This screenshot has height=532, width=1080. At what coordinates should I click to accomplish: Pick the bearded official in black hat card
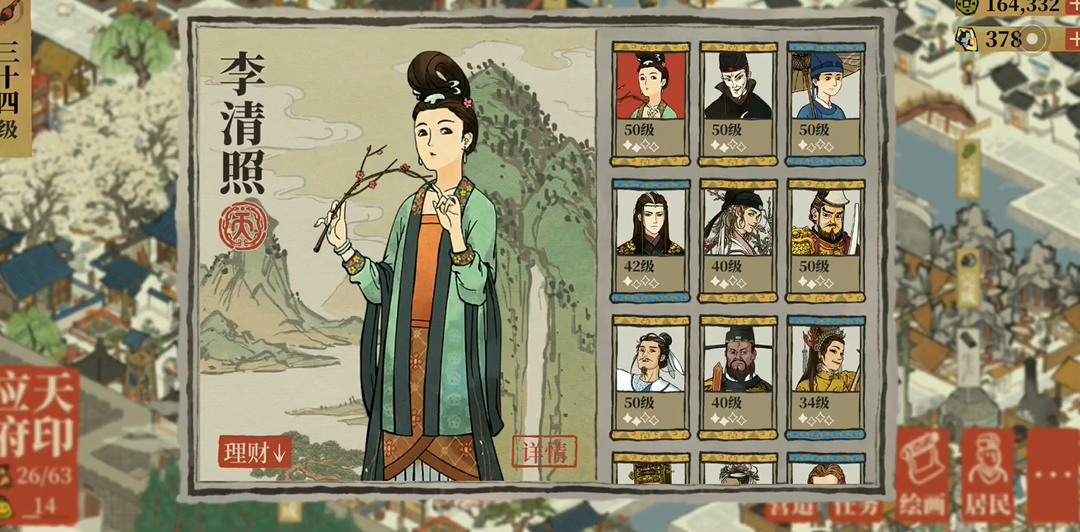click(738, 375)
